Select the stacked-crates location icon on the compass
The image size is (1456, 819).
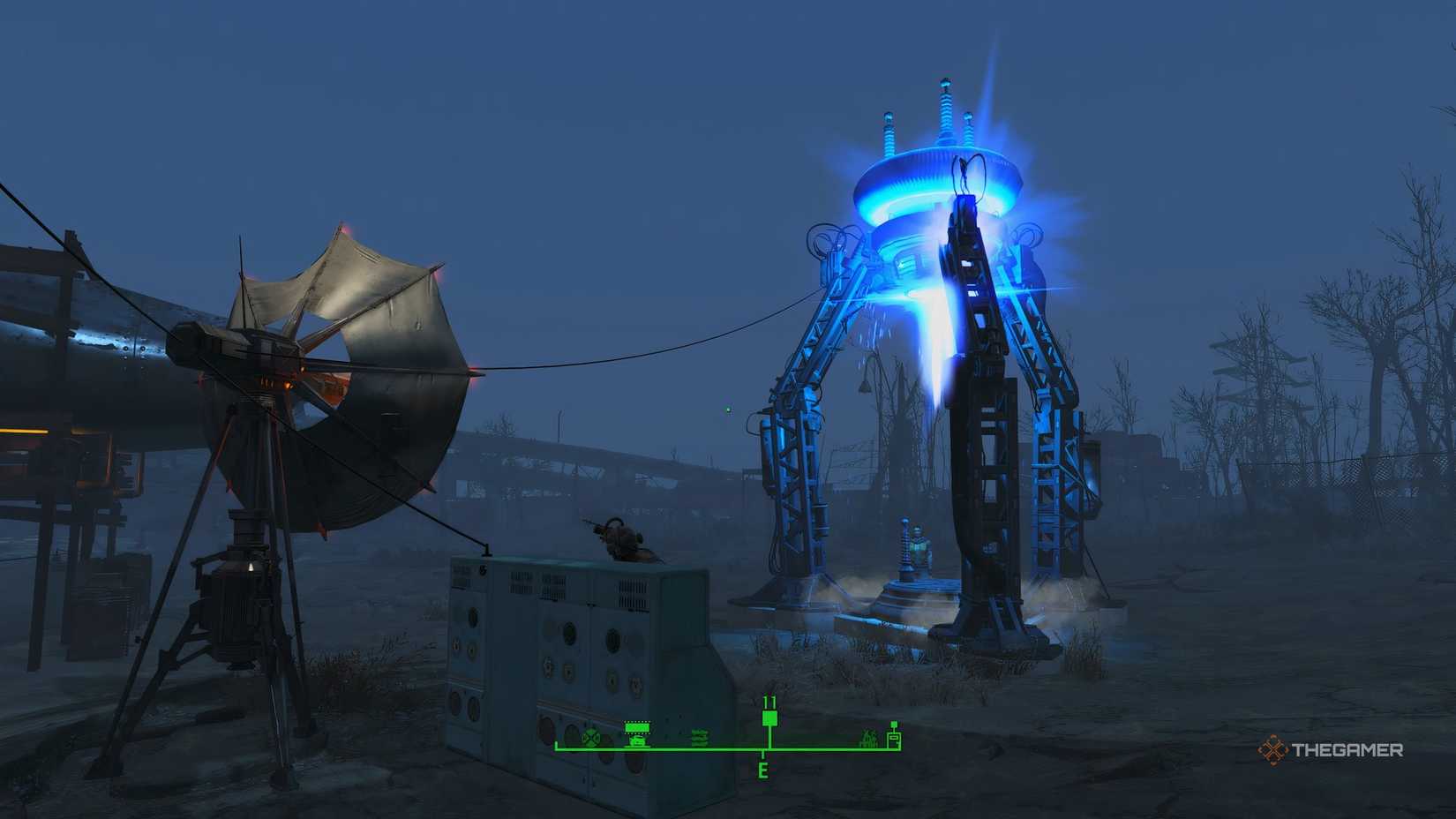(699, 738)
